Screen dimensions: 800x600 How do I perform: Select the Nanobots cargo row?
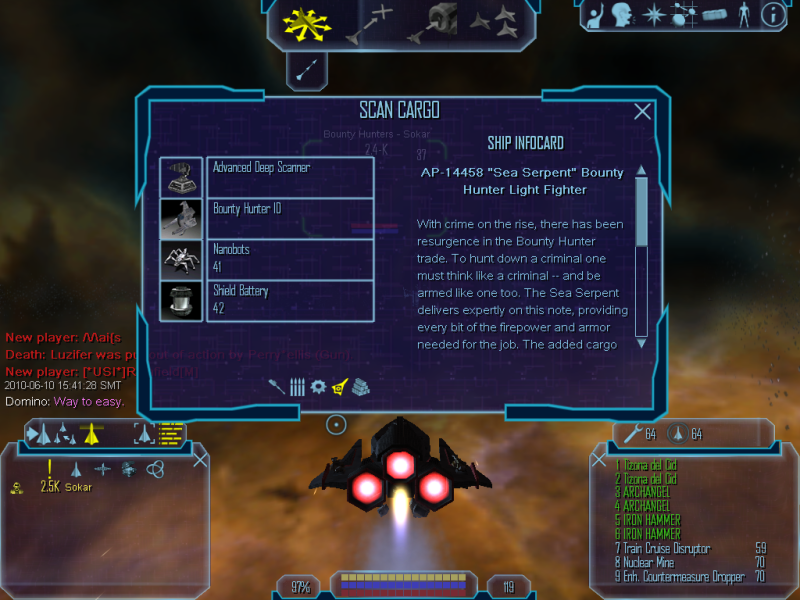[x=290, y=260]
